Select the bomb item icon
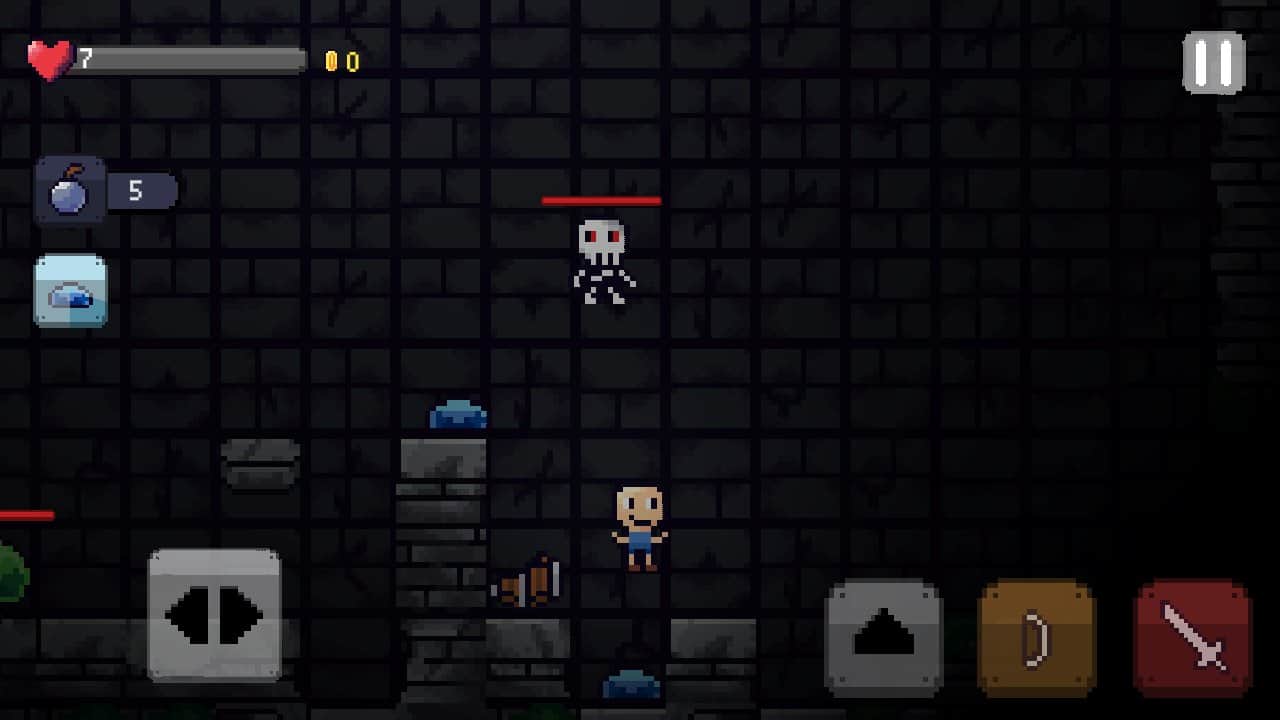Screen dimensions: 1280x720 pos(70,190)
